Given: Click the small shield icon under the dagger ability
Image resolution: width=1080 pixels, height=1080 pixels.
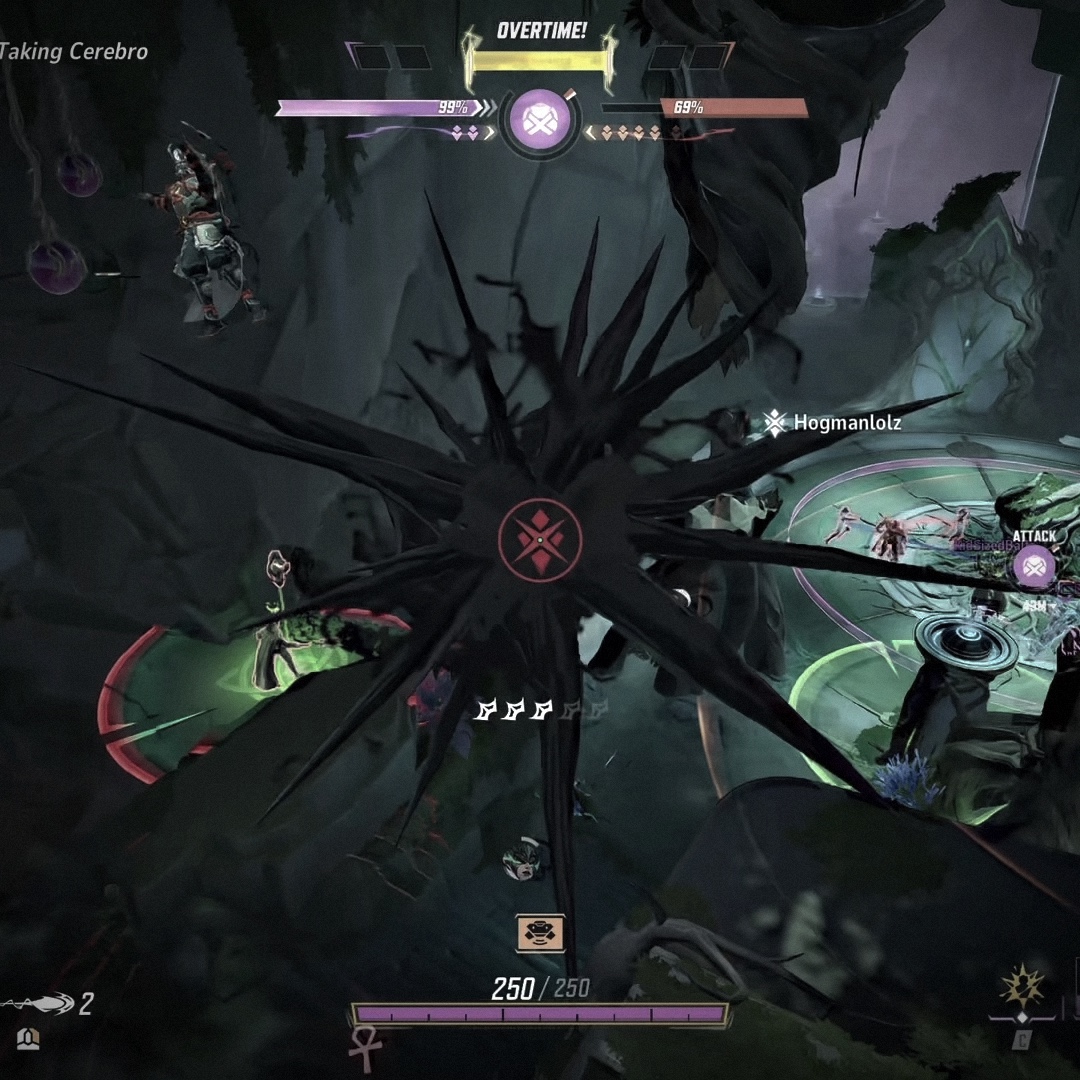Looking at the screenshot, I should coord(28,1040).
